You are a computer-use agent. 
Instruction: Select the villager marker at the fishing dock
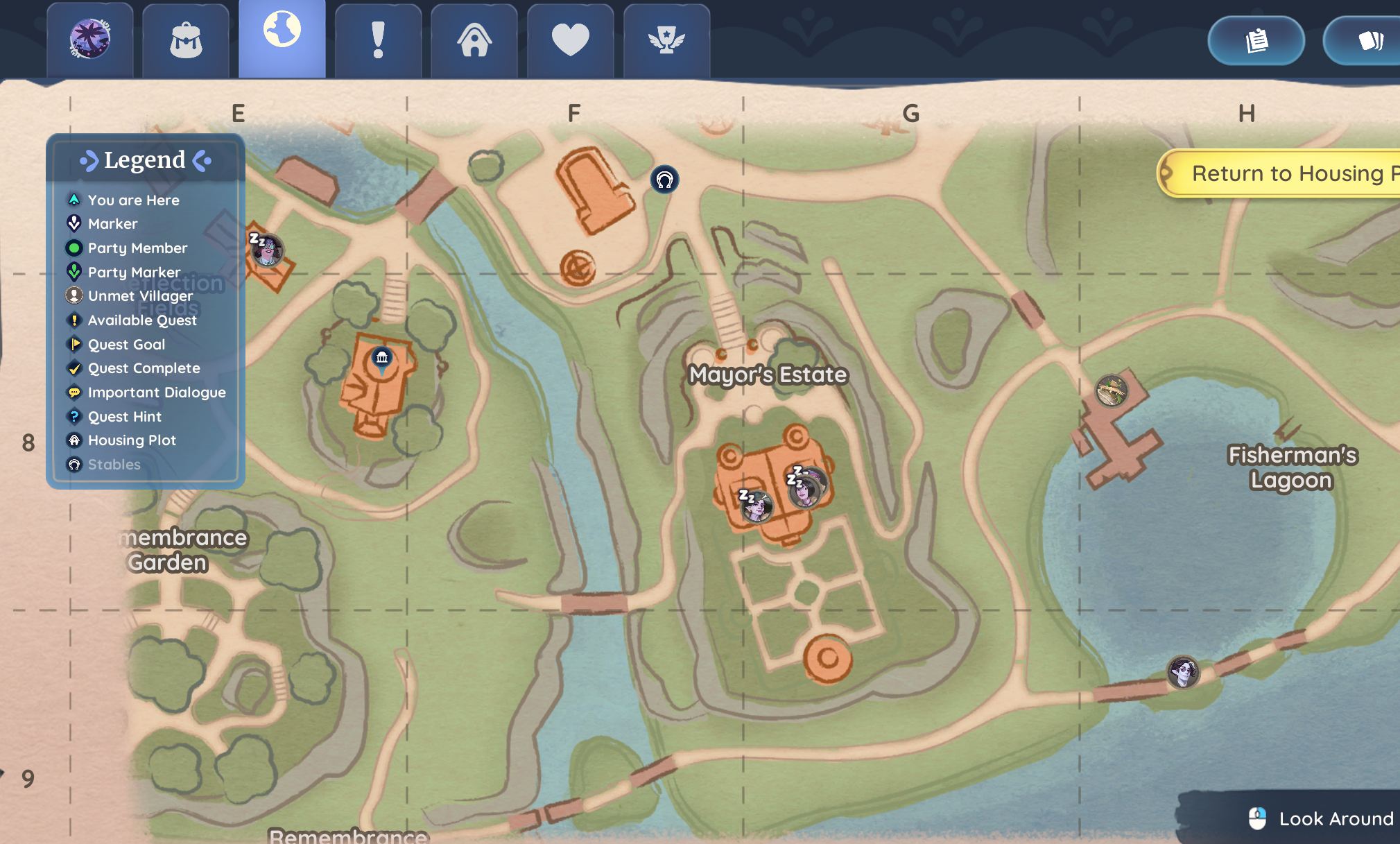pos(1111,391)
